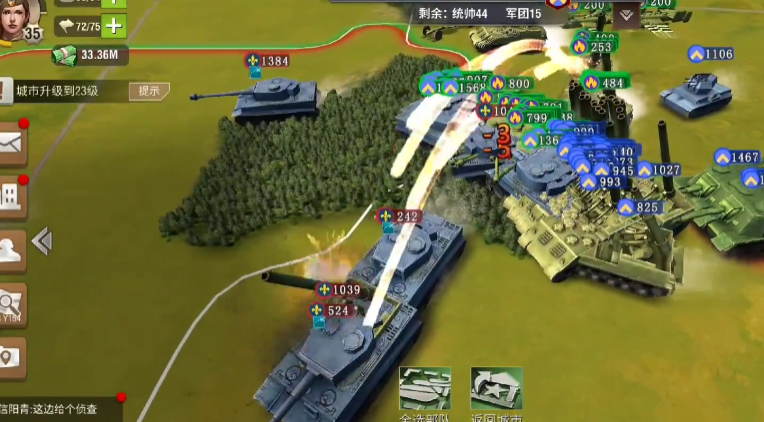Open the building menu icon
The height and width of the screenshot is (422, 764).
(x=11, y=197)
